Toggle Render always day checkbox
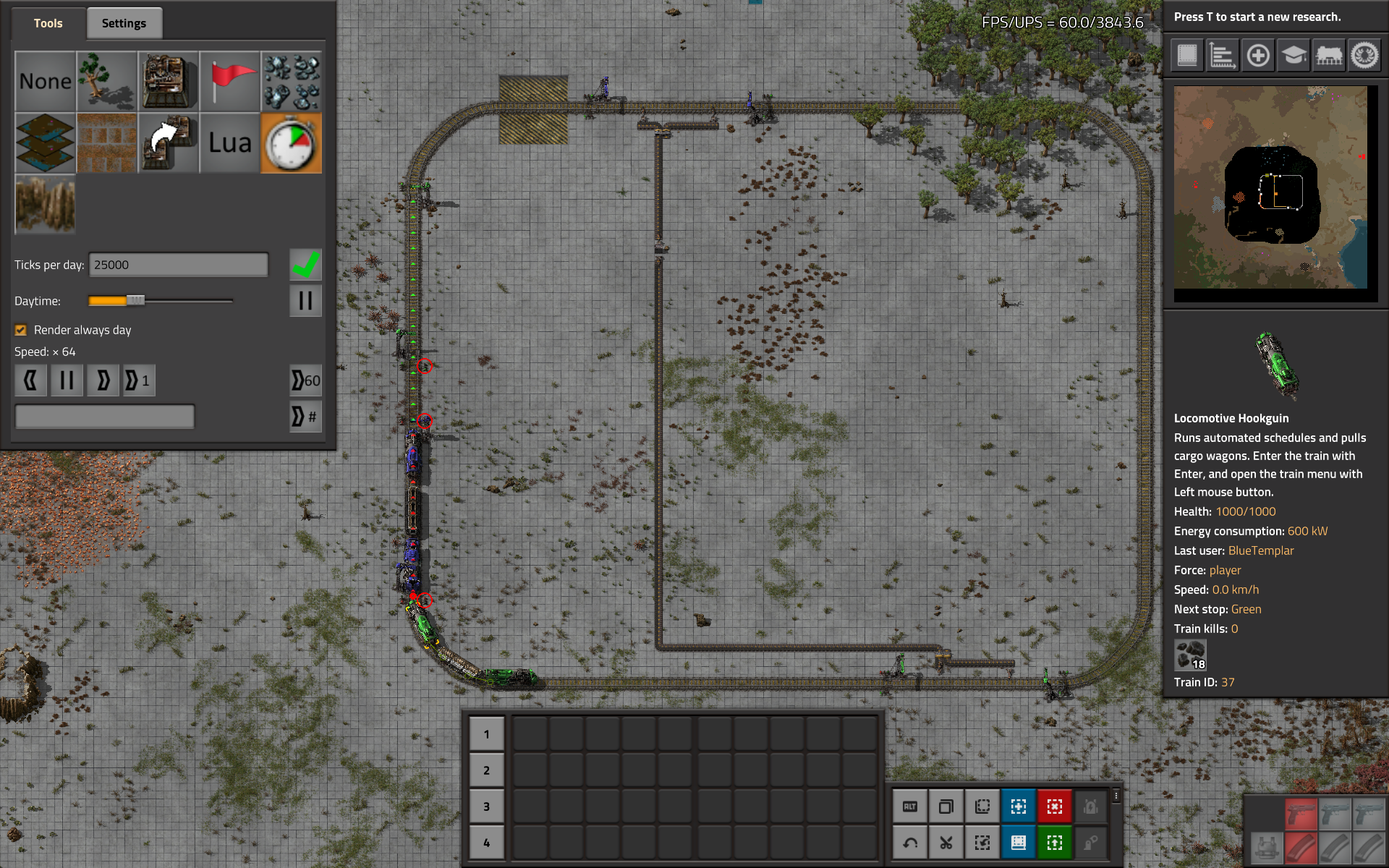Viewport: 1389px width, 868px height. click(21, 330)
